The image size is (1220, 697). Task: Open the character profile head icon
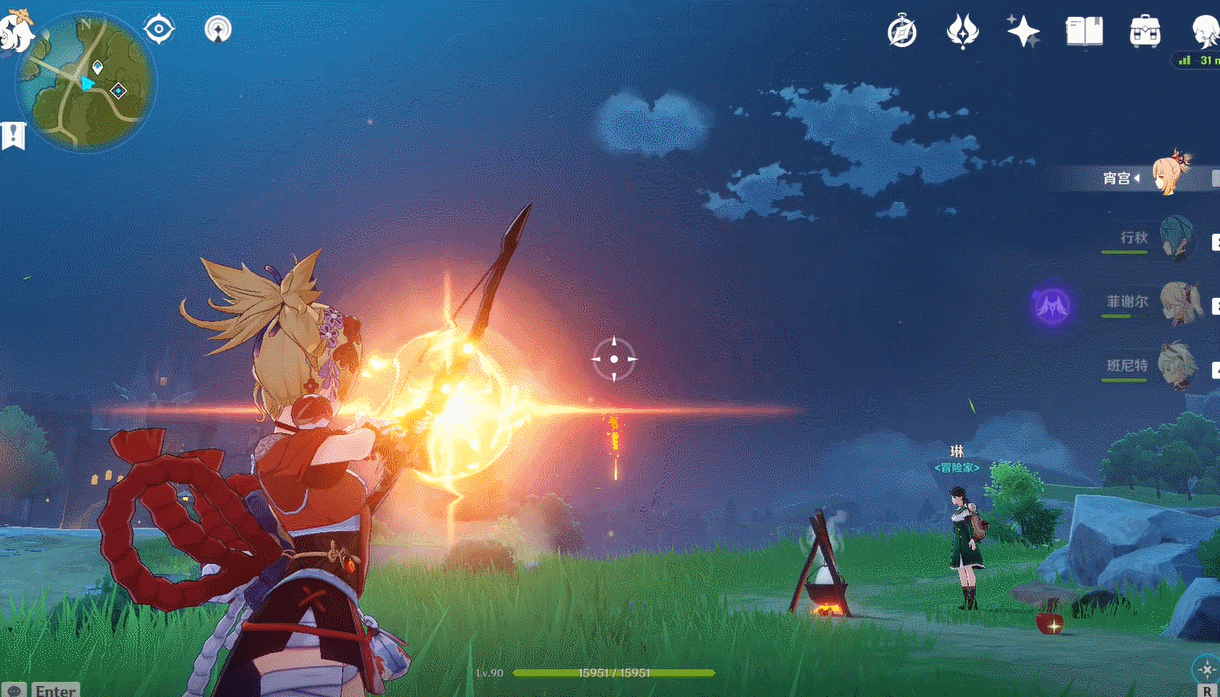point(1204,32)
